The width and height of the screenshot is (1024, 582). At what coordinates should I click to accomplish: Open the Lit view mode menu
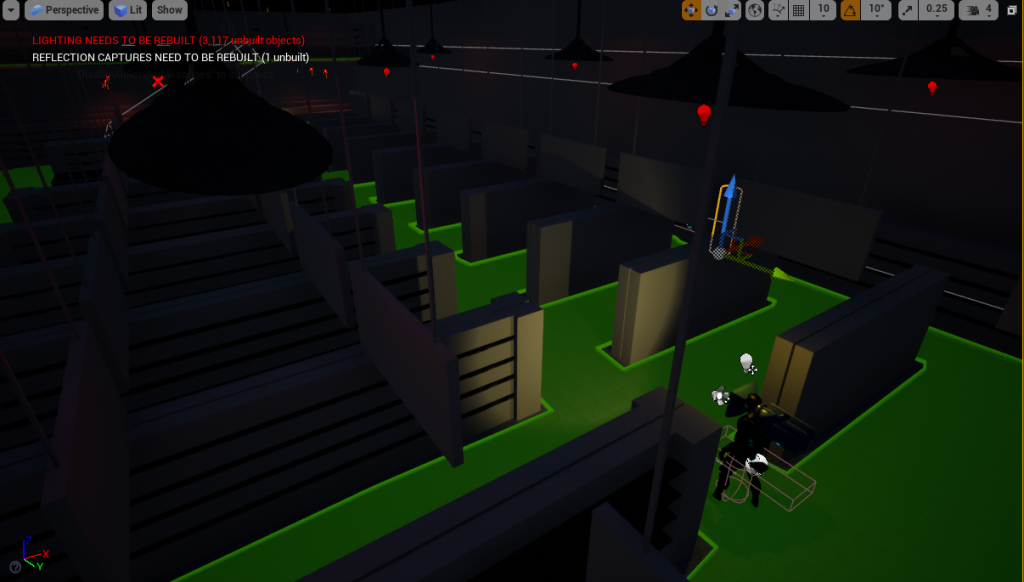coord(128,10)
